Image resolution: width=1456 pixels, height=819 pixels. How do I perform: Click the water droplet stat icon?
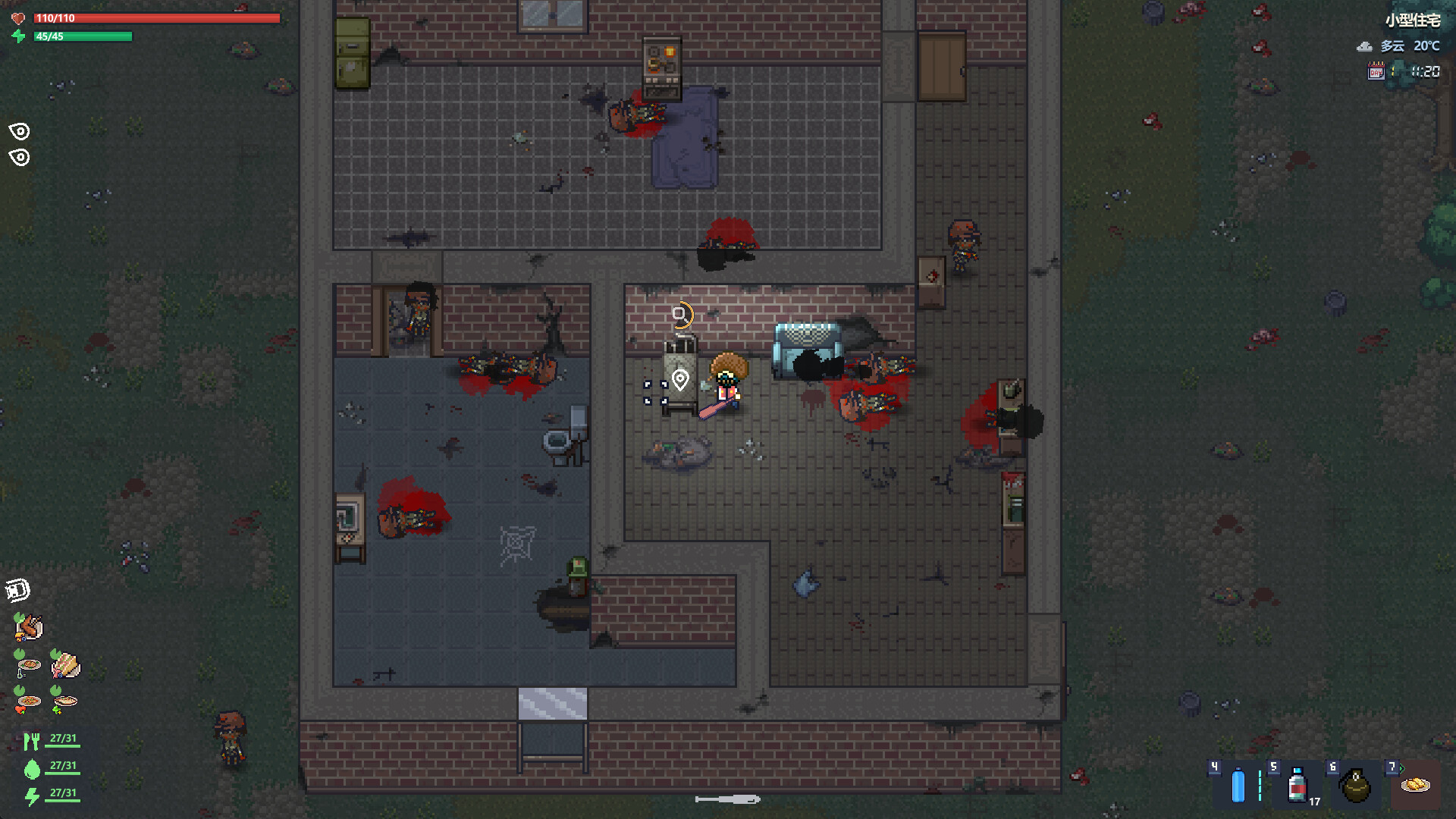pos(31,768)
